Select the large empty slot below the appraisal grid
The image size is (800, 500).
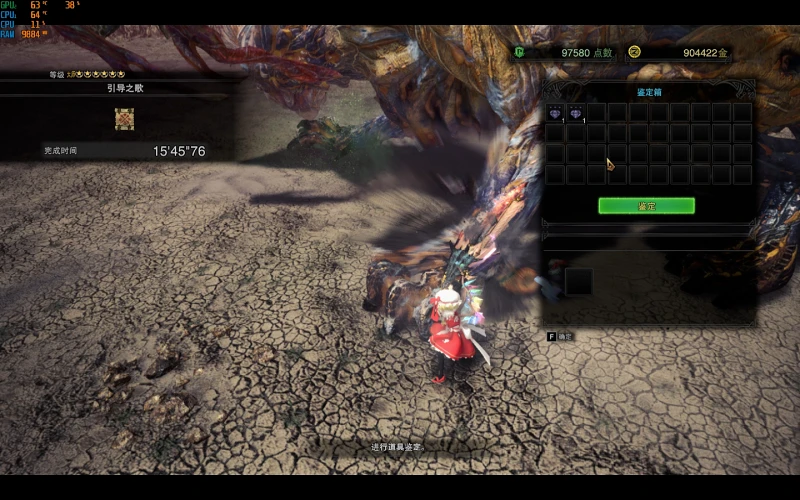click(x=579, y=282)
